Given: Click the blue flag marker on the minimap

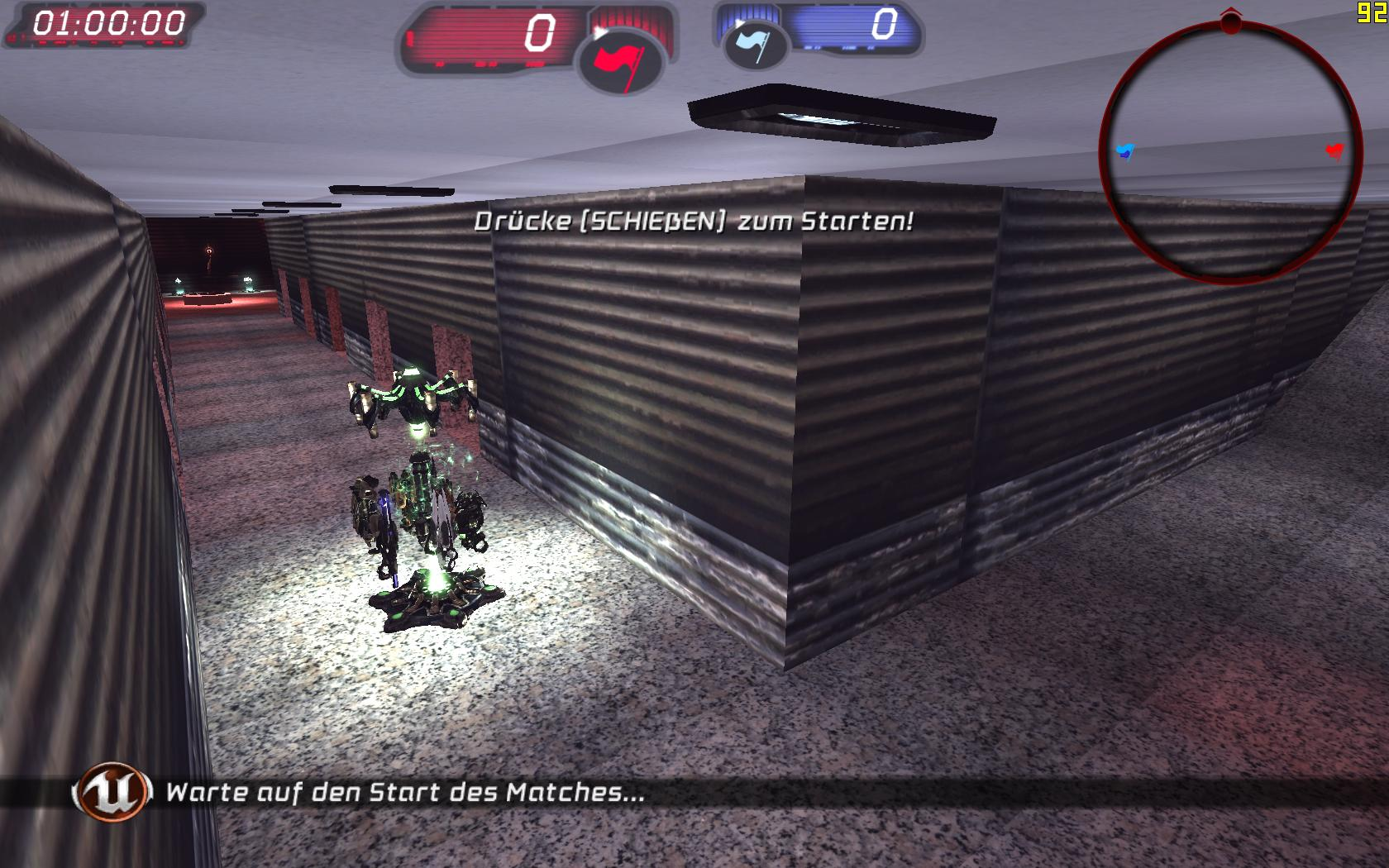Looking at the screenshot, I should 1124,150.
